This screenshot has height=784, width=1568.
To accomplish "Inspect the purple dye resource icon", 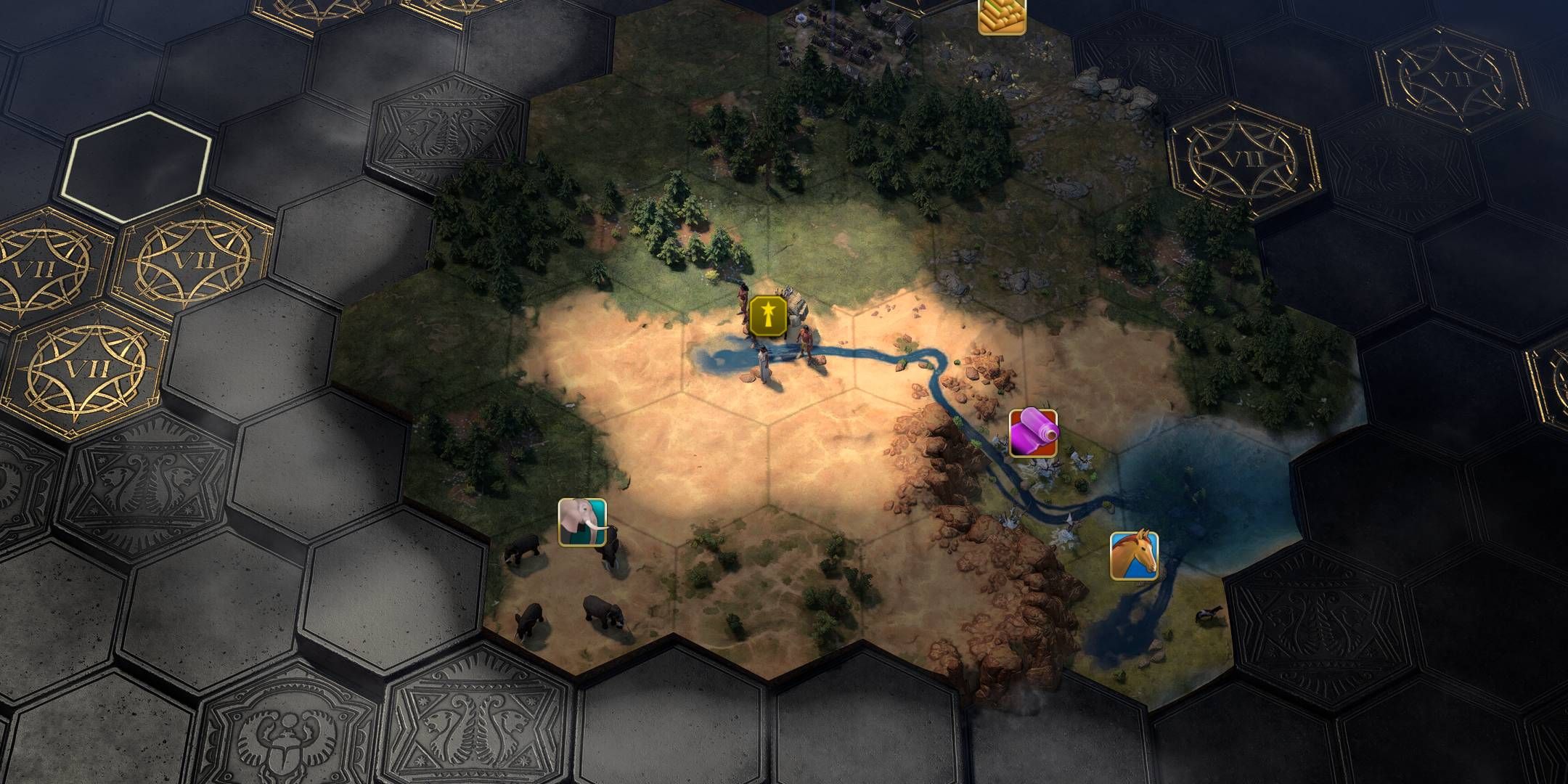I will pyautogui.click(x=1033, y=433).
